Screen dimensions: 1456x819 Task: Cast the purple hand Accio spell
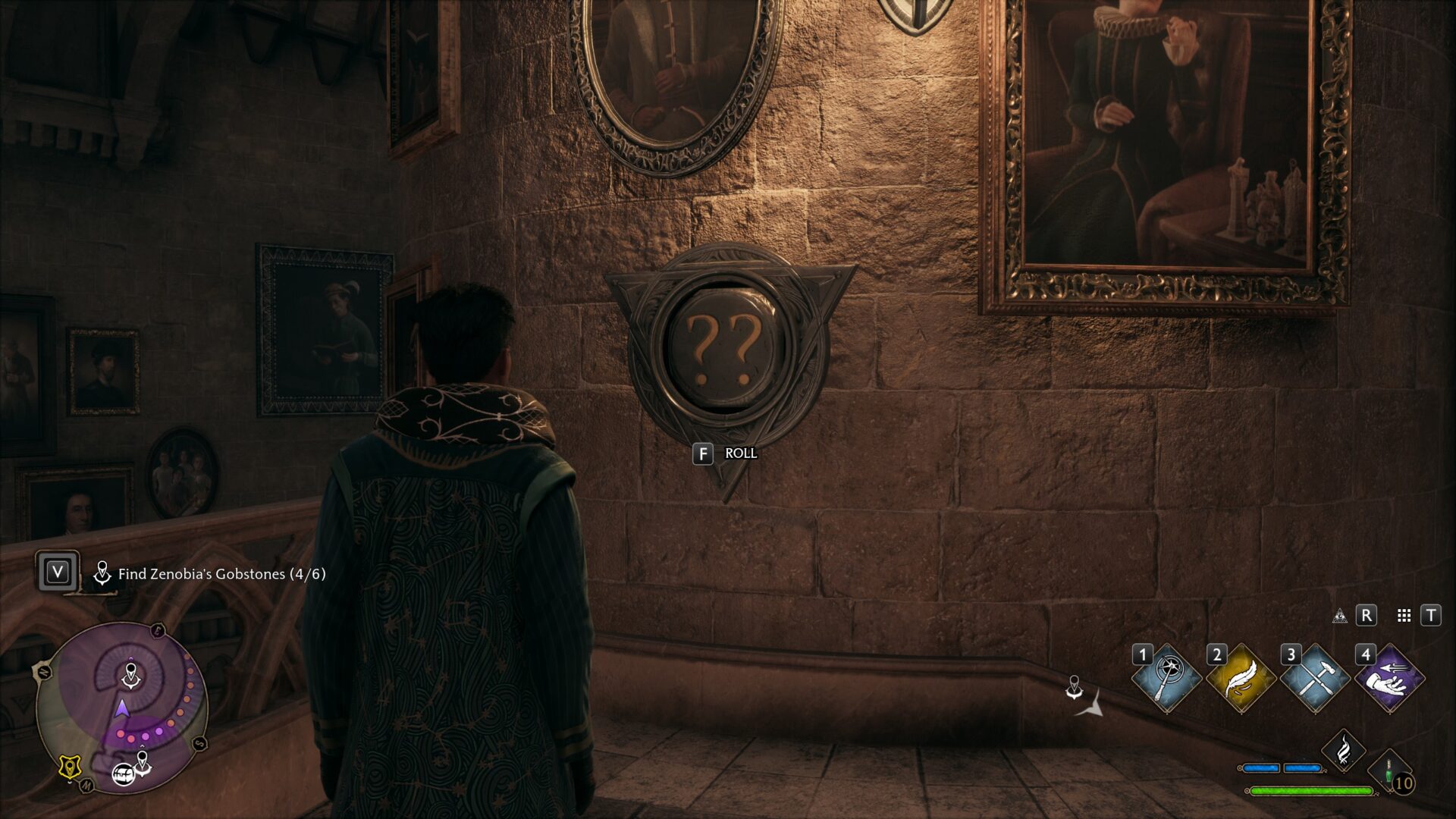pos(1389,679)
